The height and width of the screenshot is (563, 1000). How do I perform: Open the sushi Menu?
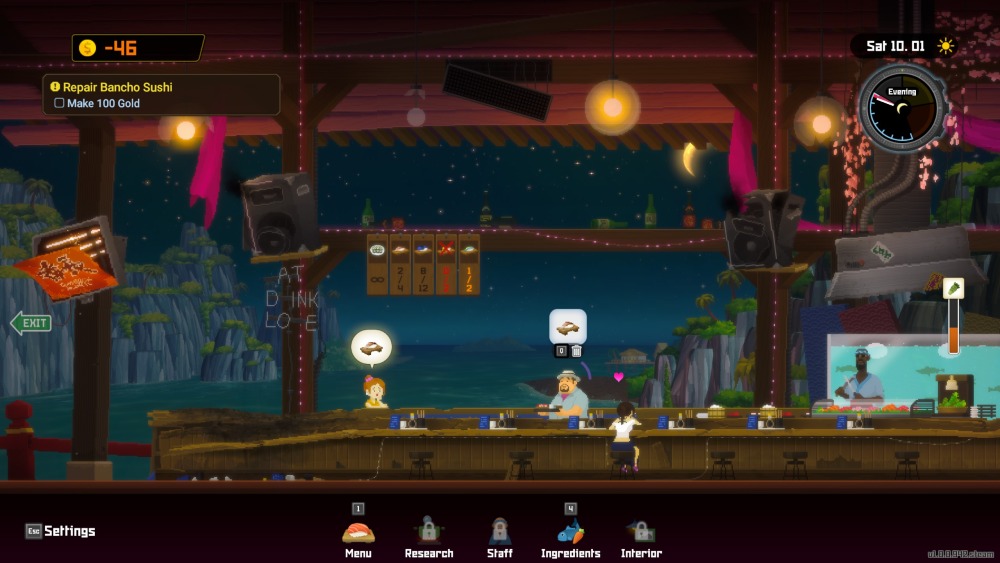[358, 536]
